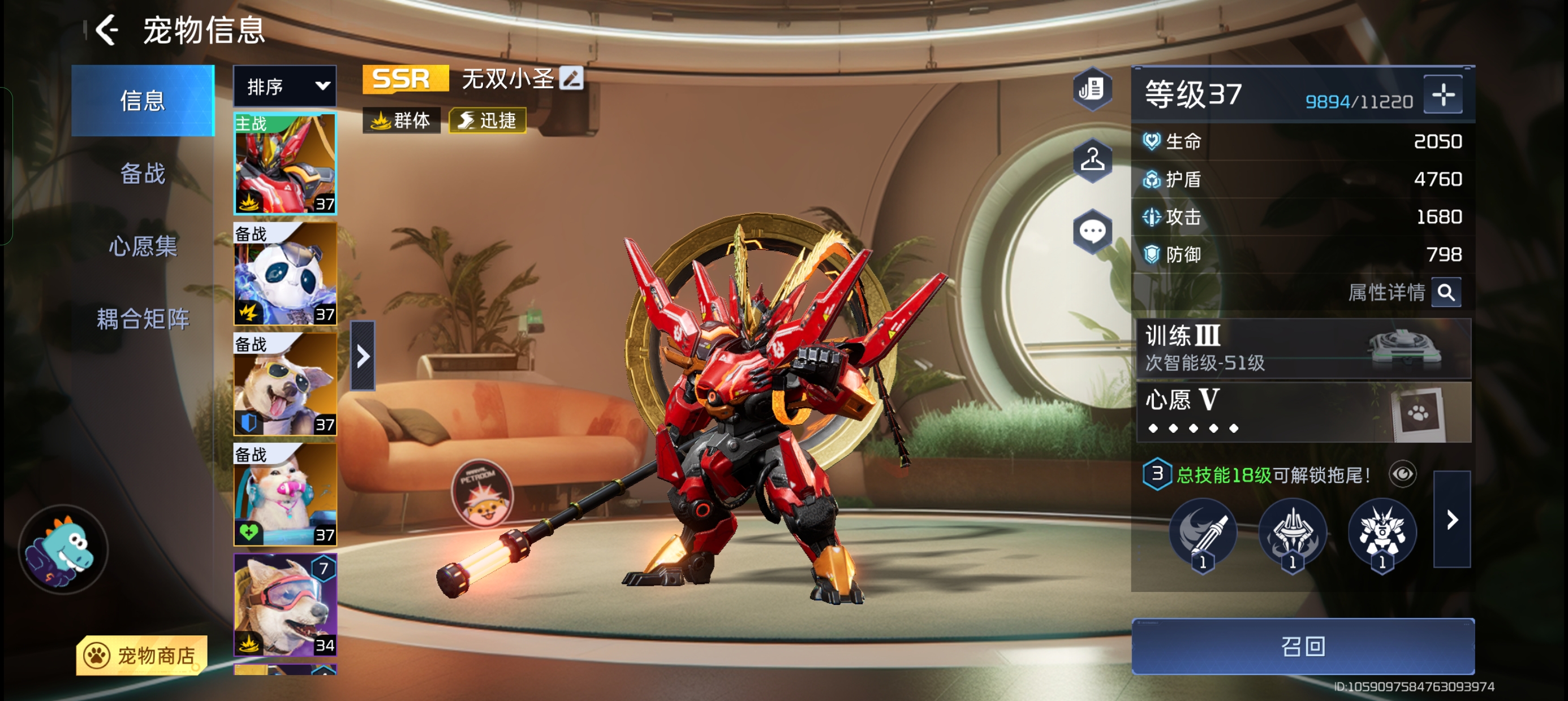Switch to the 备战 tab

(x=143, y=174)
